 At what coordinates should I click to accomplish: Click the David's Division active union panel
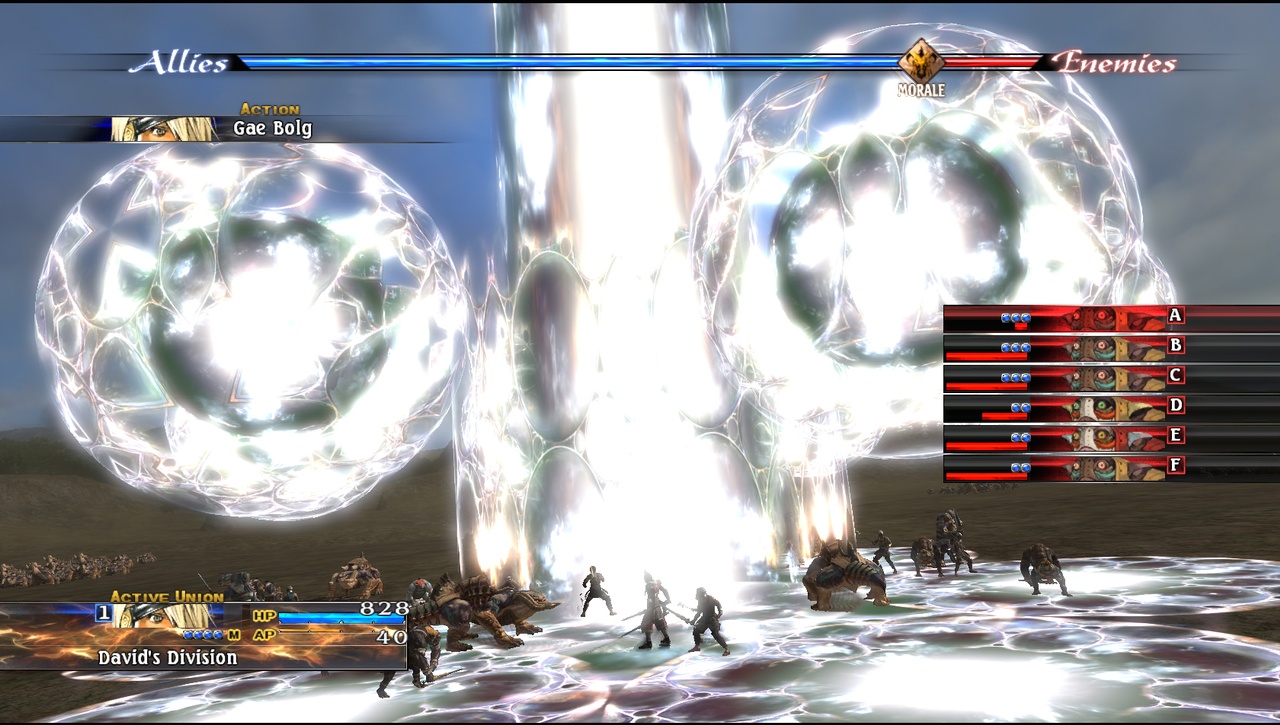(203, 635)
